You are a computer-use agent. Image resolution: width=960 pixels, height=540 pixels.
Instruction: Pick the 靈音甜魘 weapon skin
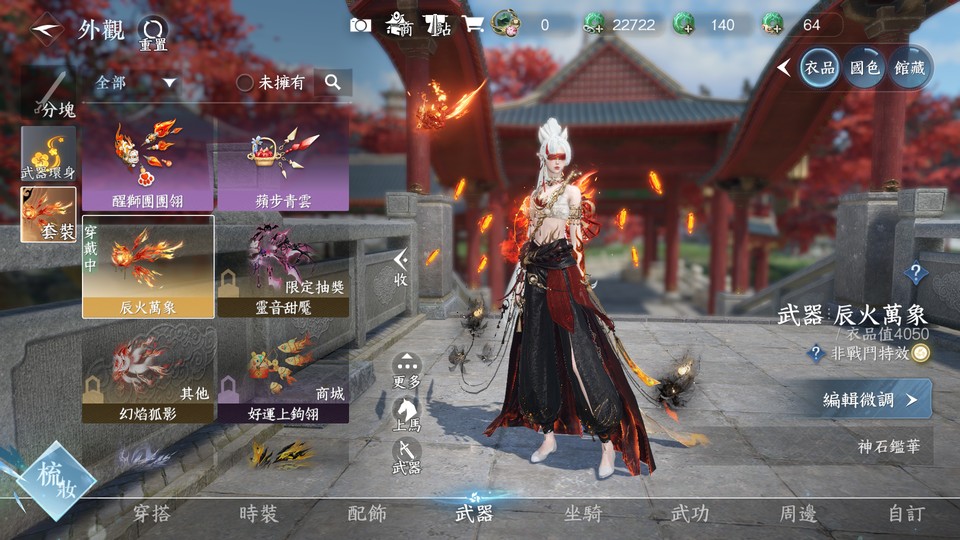tap(282, 266)
